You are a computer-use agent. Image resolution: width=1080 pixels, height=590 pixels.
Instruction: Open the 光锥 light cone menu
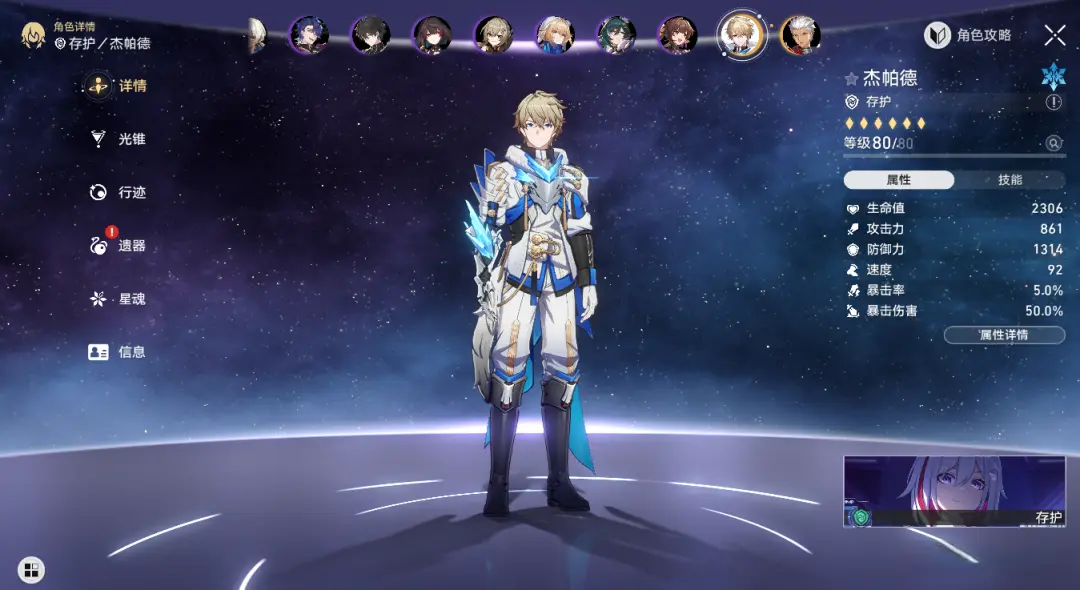pyautogui.click(x=119, y=139)
